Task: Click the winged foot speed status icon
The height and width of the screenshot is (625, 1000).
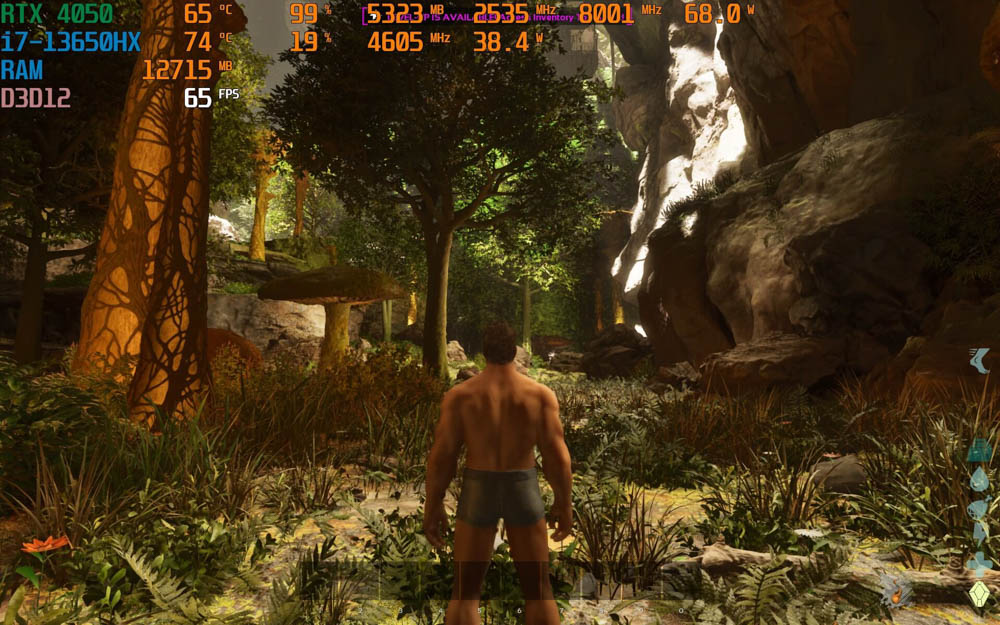Action: [x=980, y=361]
